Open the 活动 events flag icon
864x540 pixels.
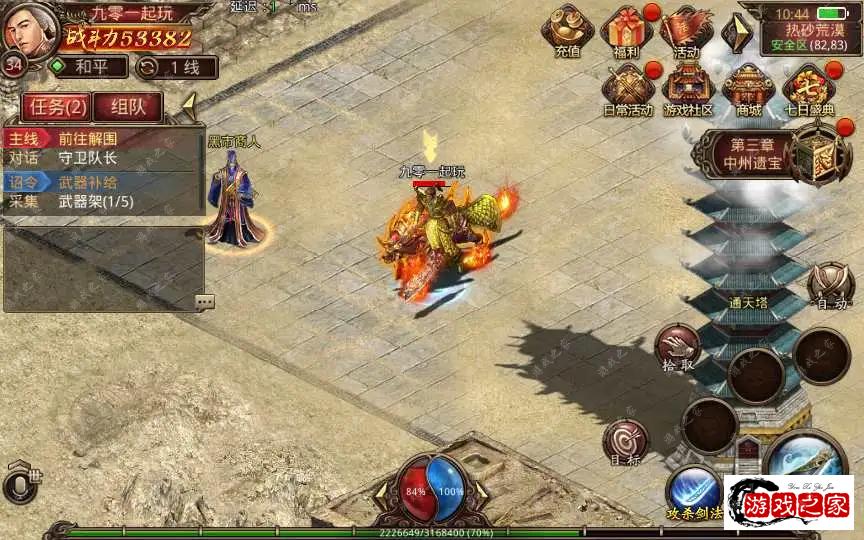[686, 29]
